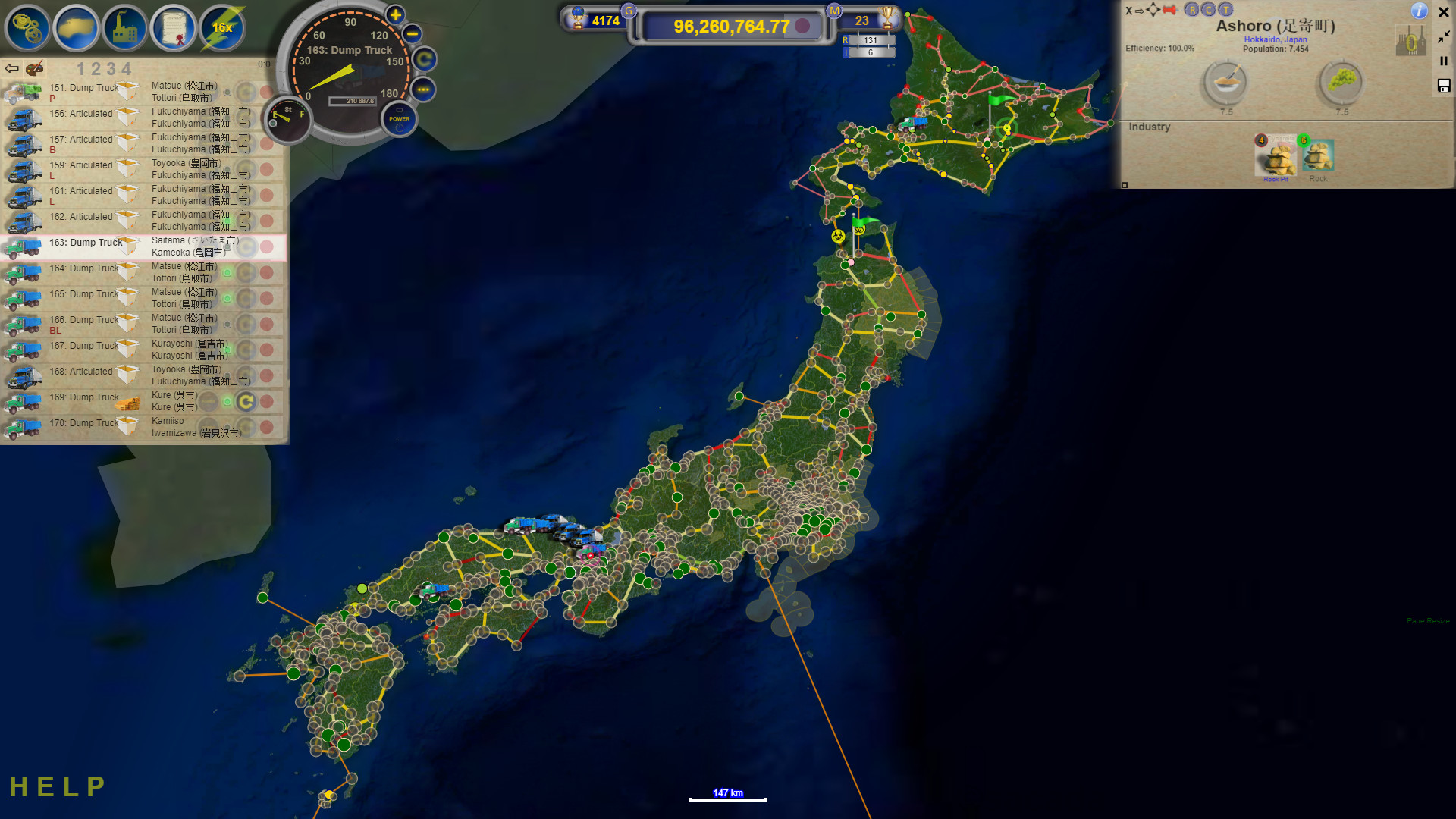This screenshot has height=819, width=1456.
Task: Toggle the T button on Ashoro panel
Action: point(1225,10)
